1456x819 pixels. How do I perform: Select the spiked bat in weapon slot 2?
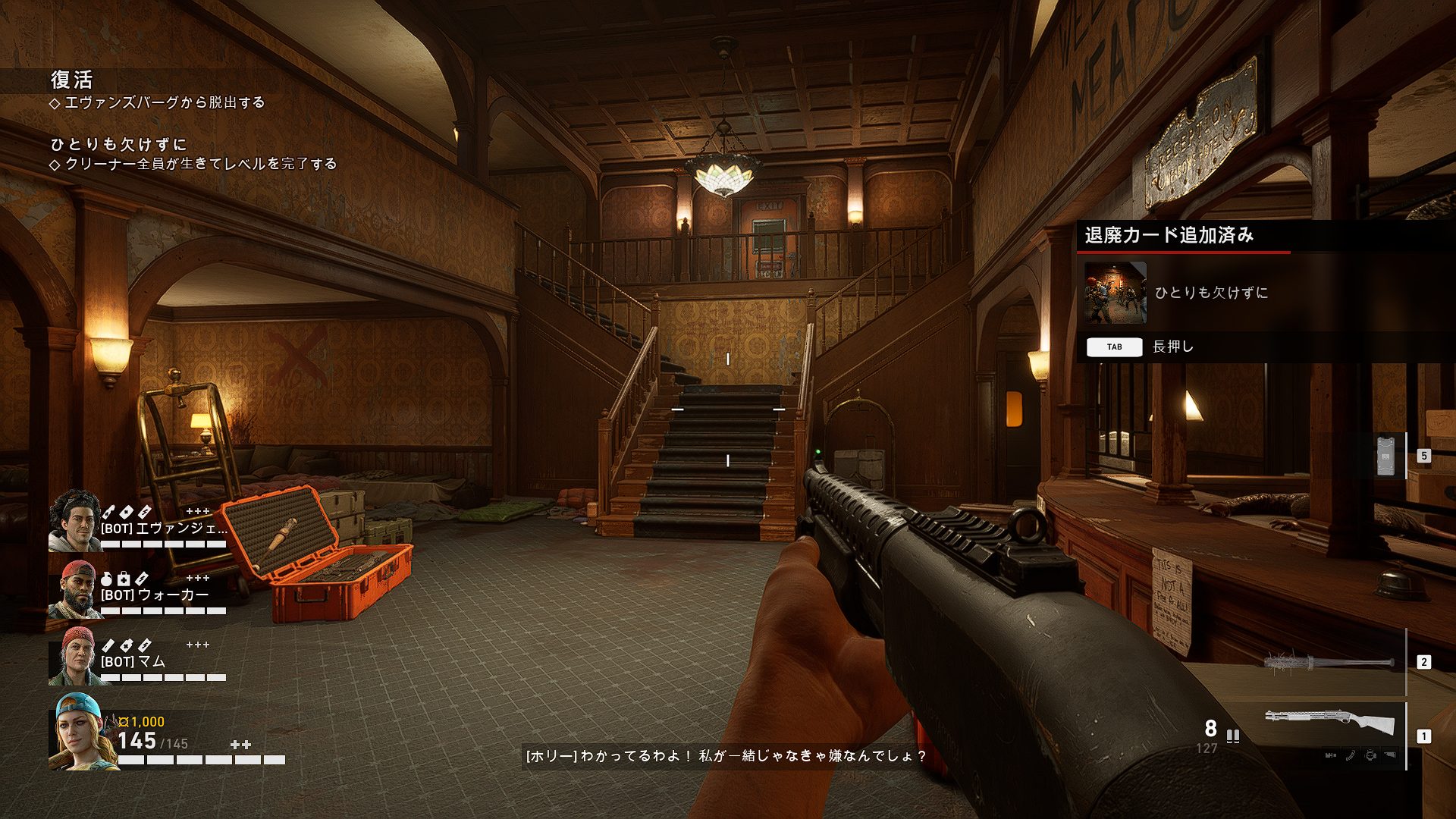pyautogui.click(x=1329, y=663)
